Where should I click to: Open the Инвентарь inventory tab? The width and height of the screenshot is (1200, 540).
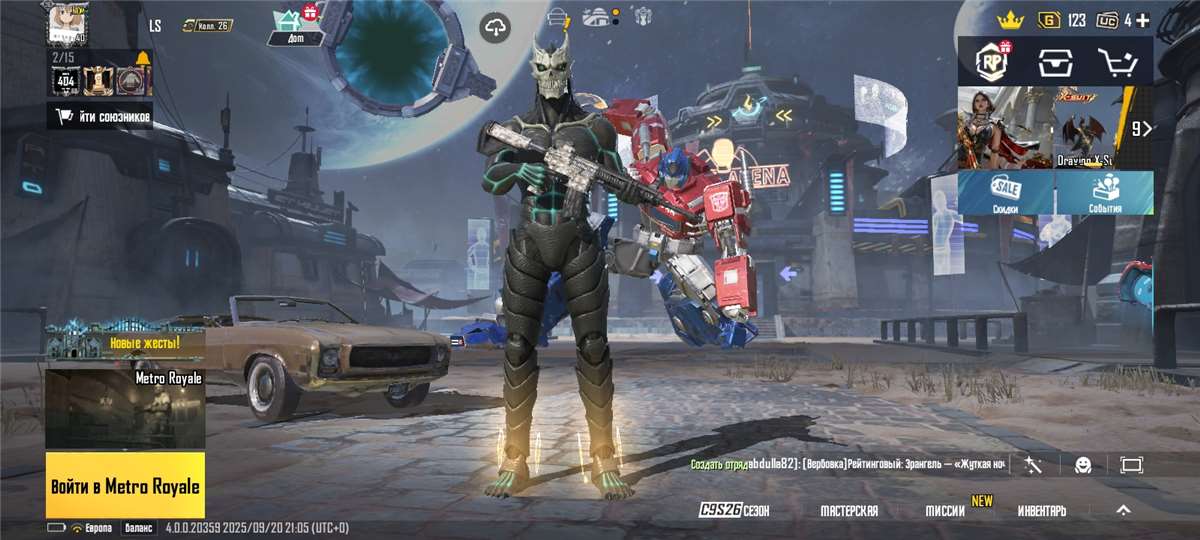click(1042, 510)
